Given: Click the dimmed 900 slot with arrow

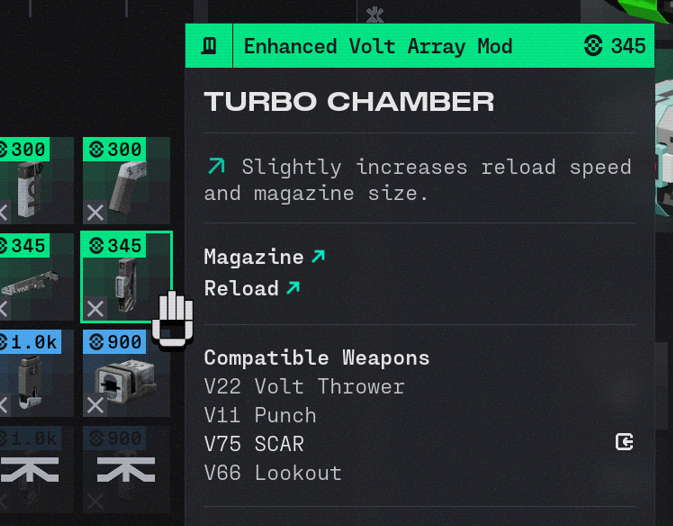Looking at the screenshot, I should coord(126,468).
